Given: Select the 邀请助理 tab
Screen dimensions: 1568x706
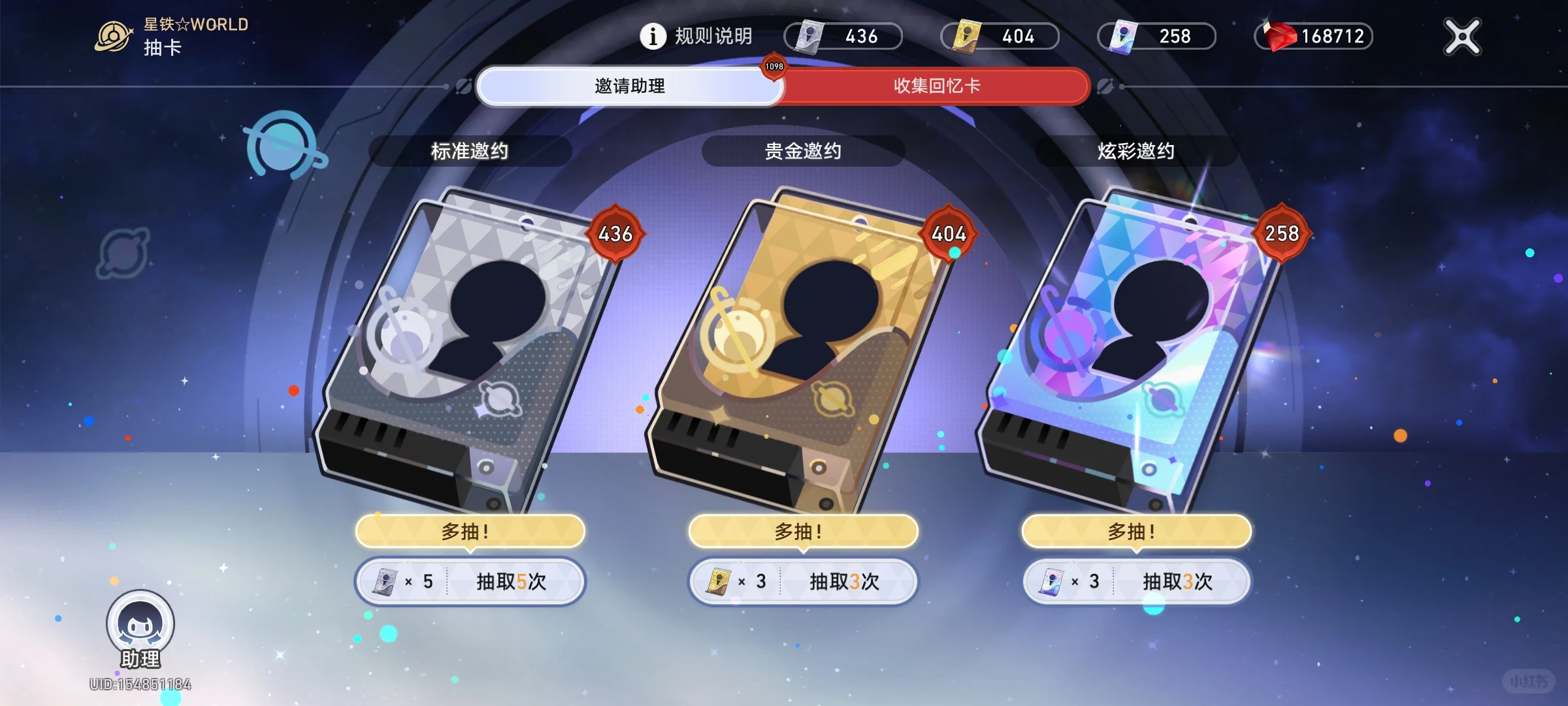Looking at the screenshot, I should click(629, 86).
